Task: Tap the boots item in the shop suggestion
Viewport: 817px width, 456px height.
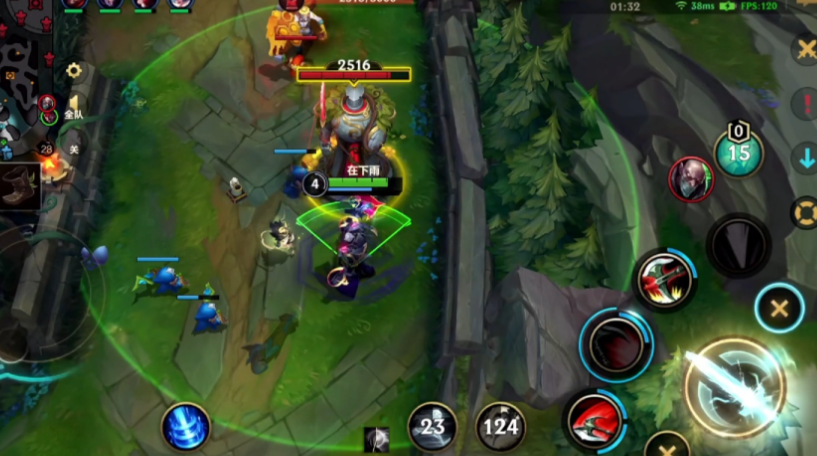Action: point(19,186)
